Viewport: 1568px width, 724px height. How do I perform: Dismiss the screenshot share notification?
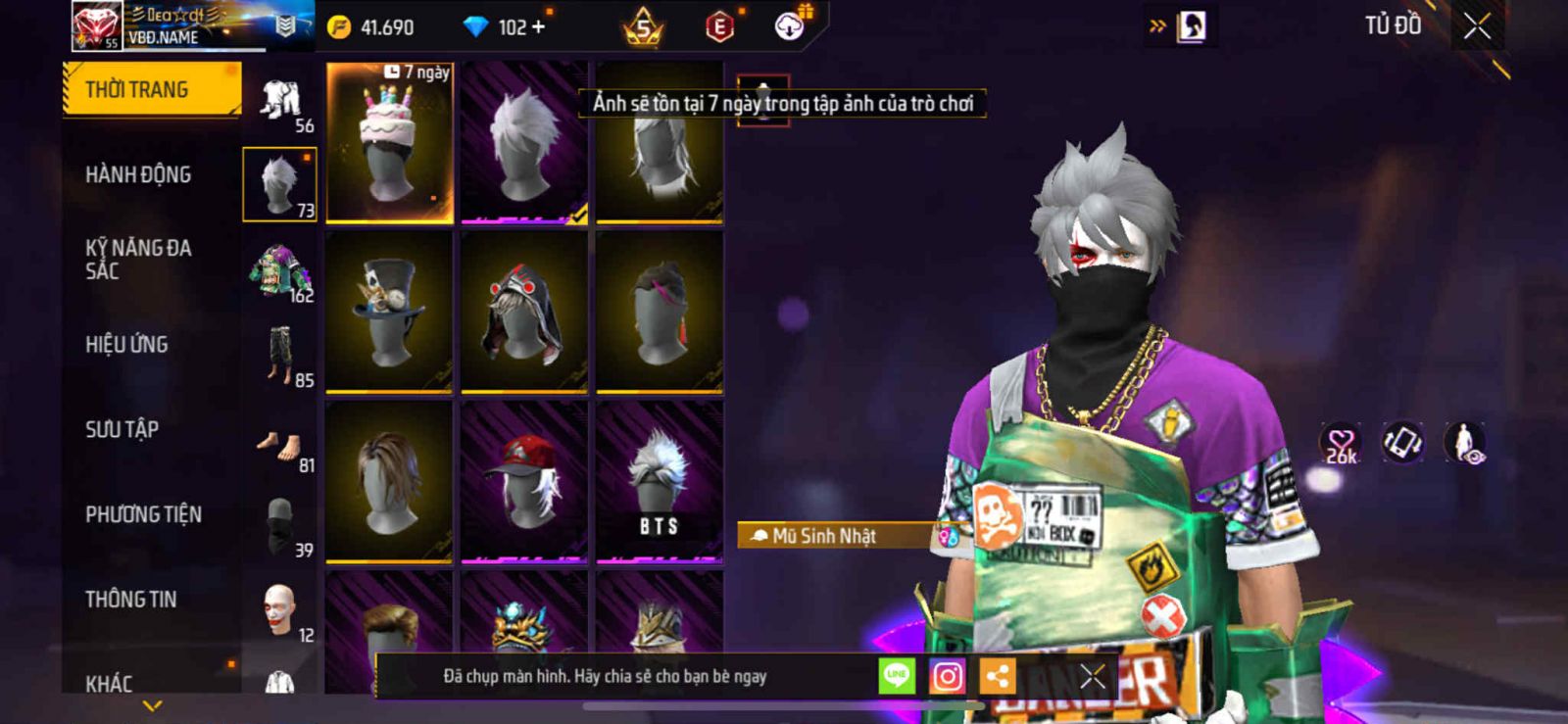(x=1092, y=676)
